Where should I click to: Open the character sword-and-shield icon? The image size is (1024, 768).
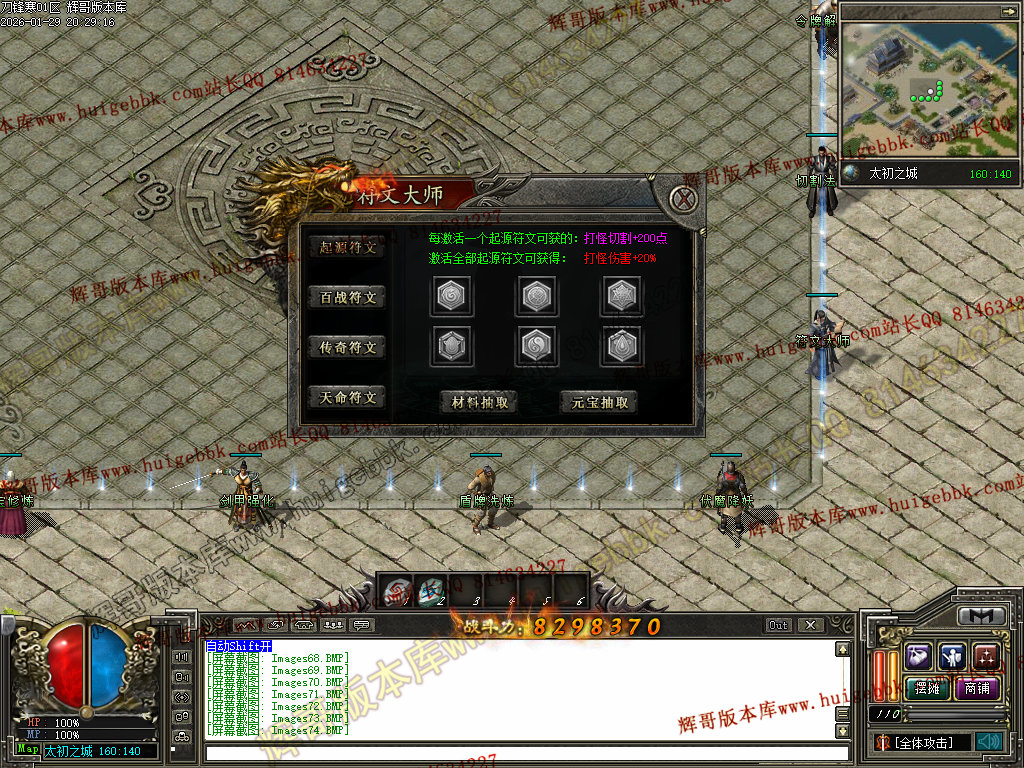[952, 656]
